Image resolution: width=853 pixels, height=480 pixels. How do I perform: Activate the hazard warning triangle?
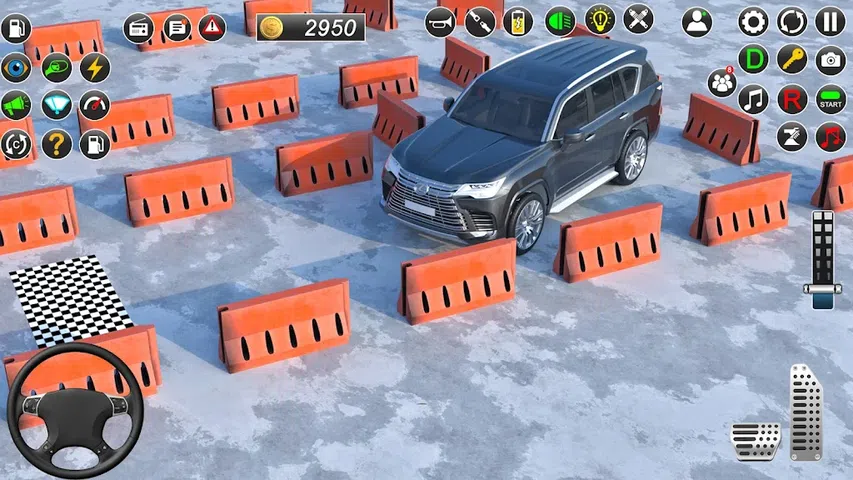[212, 28]
